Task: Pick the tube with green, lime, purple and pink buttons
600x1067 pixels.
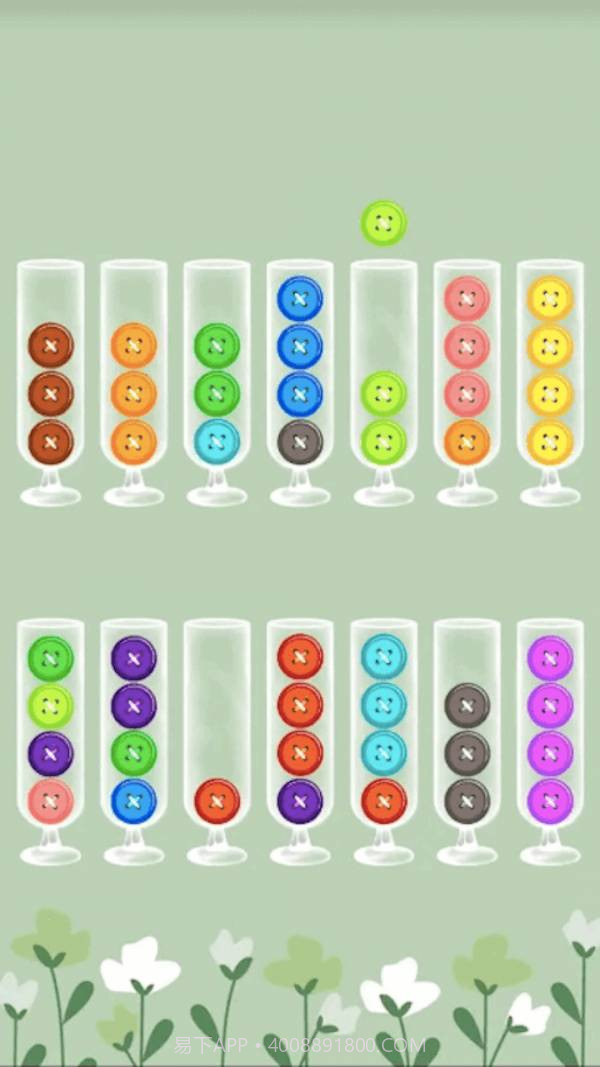Action: [51, 740]
